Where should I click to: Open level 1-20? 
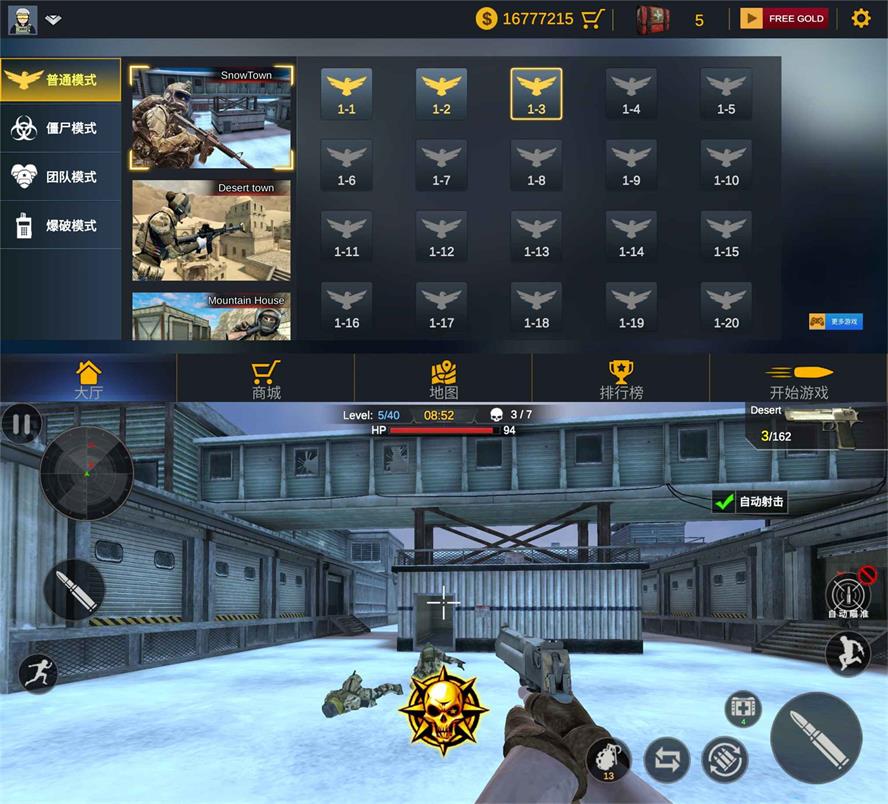pos(726,308)
